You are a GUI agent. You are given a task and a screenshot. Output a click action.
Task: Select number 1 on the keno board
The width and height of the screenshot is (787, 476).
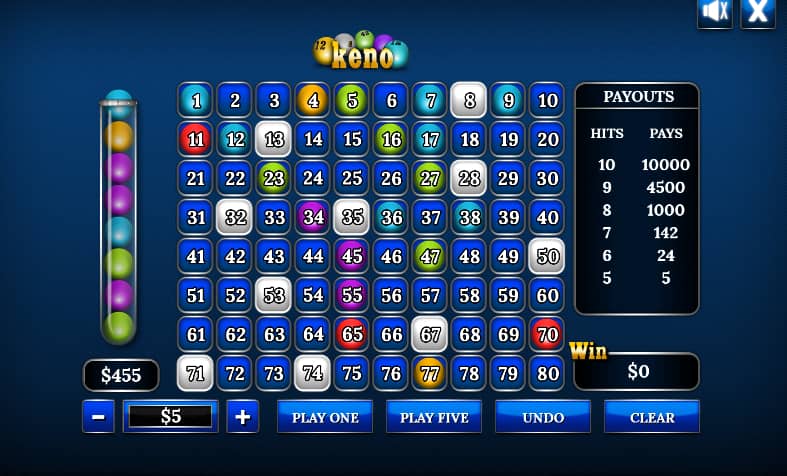click(196, 100)
